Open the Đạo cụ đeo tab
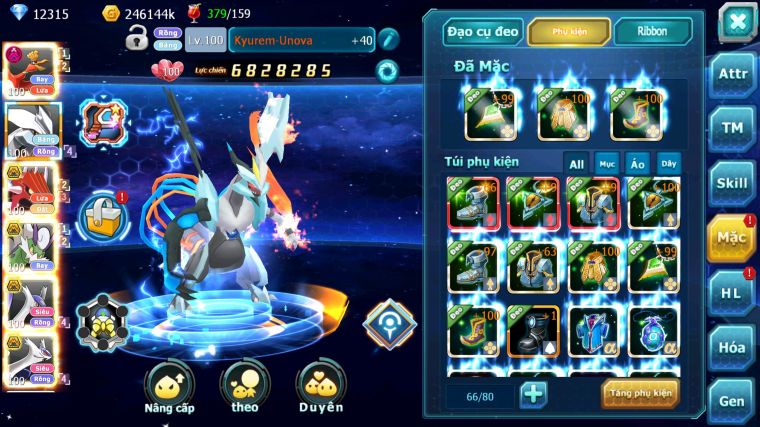760x427 pixels. (483, 32)
